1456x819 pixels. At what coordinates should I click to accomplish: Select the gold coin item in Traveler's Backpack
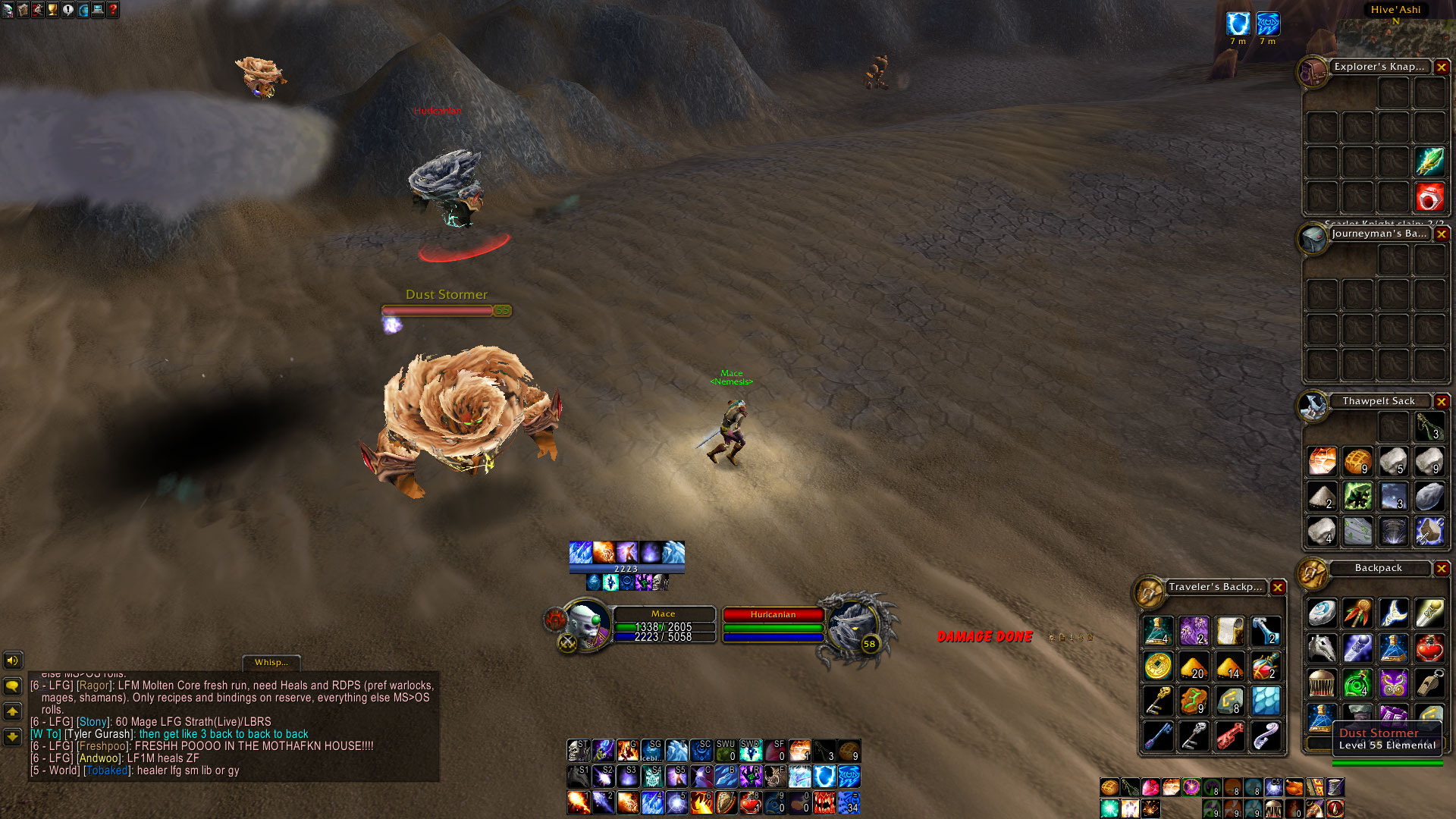1157,666
